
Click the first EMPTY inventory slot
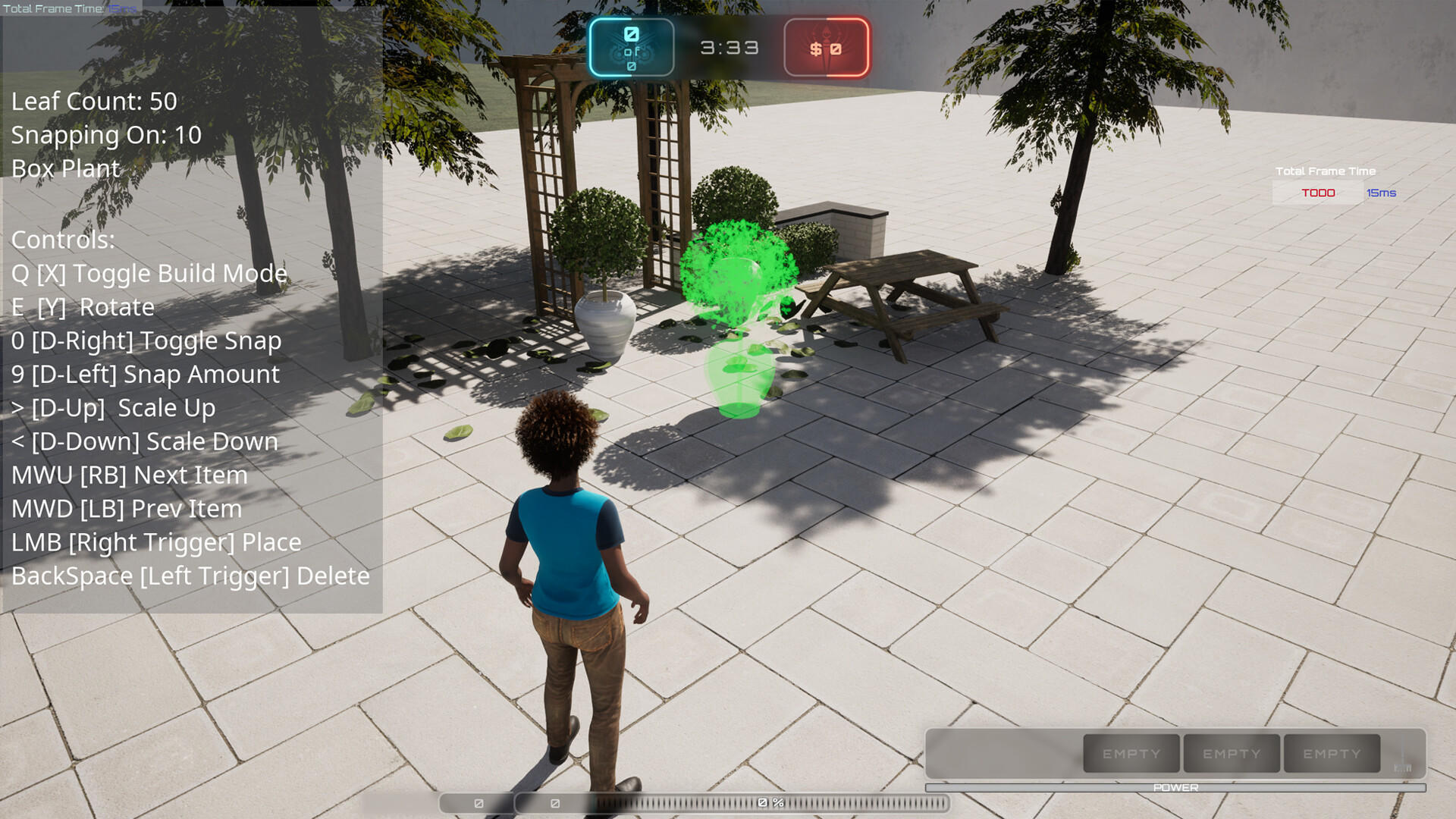(1131, 753)
